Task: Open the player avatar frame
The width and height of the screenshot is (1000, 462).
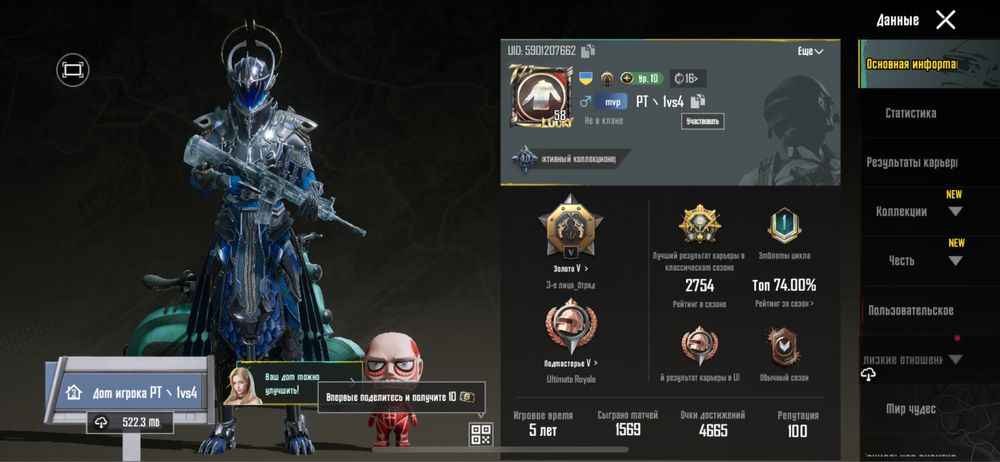Action: click(x=538, y=99)
